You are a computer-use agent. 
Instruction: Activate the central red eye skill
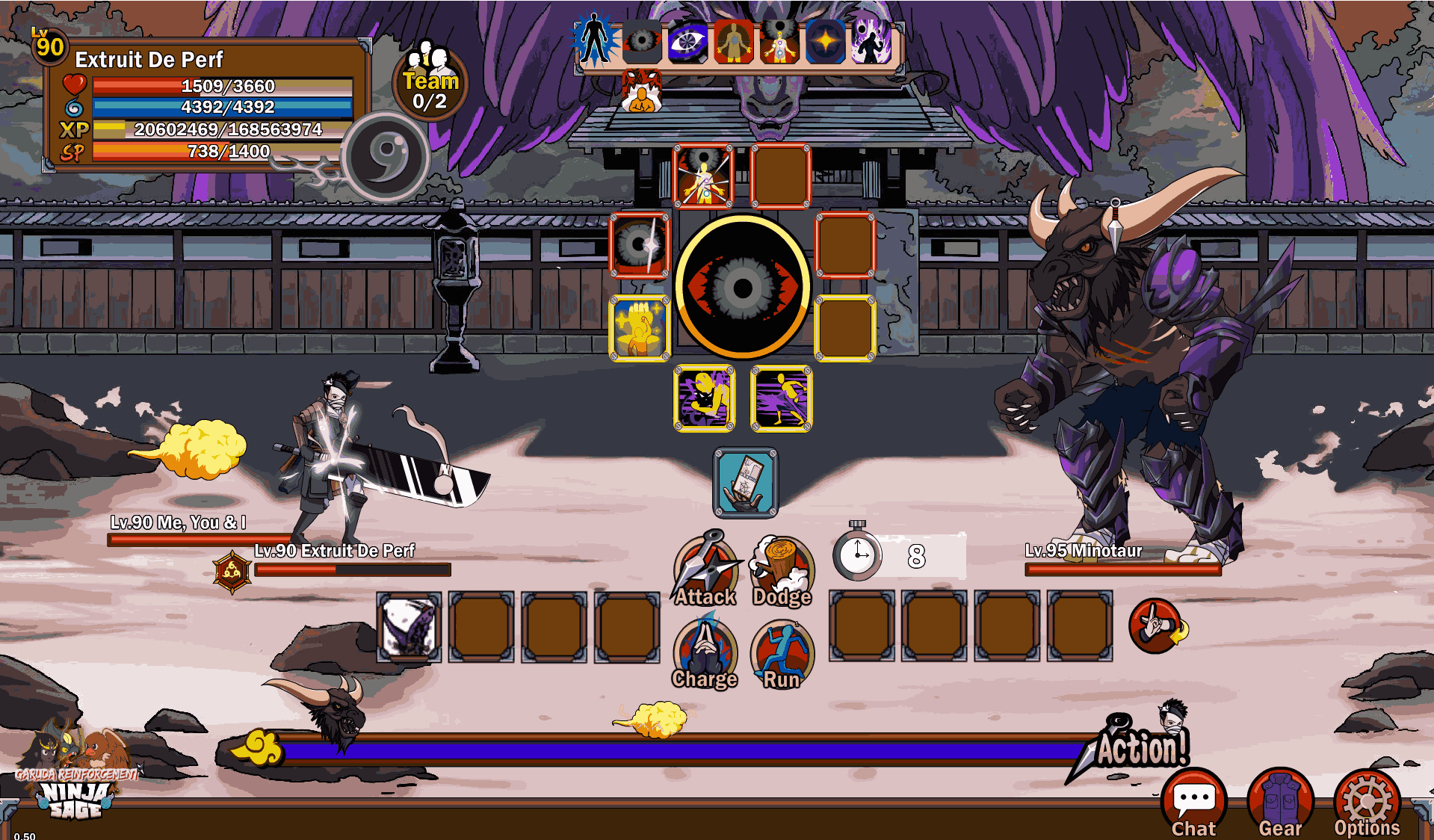point(743,287)
